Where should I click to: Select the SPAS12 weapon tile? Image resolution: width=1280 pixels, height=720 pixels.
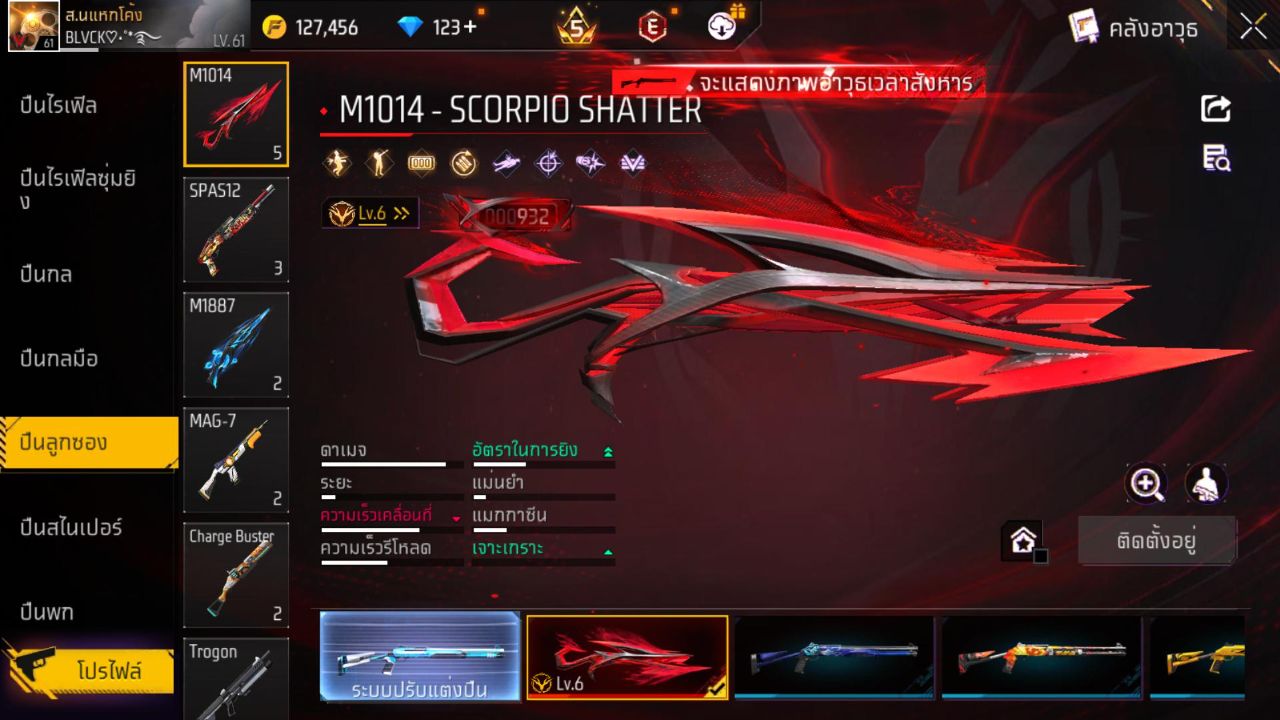[x=236, y=230]
